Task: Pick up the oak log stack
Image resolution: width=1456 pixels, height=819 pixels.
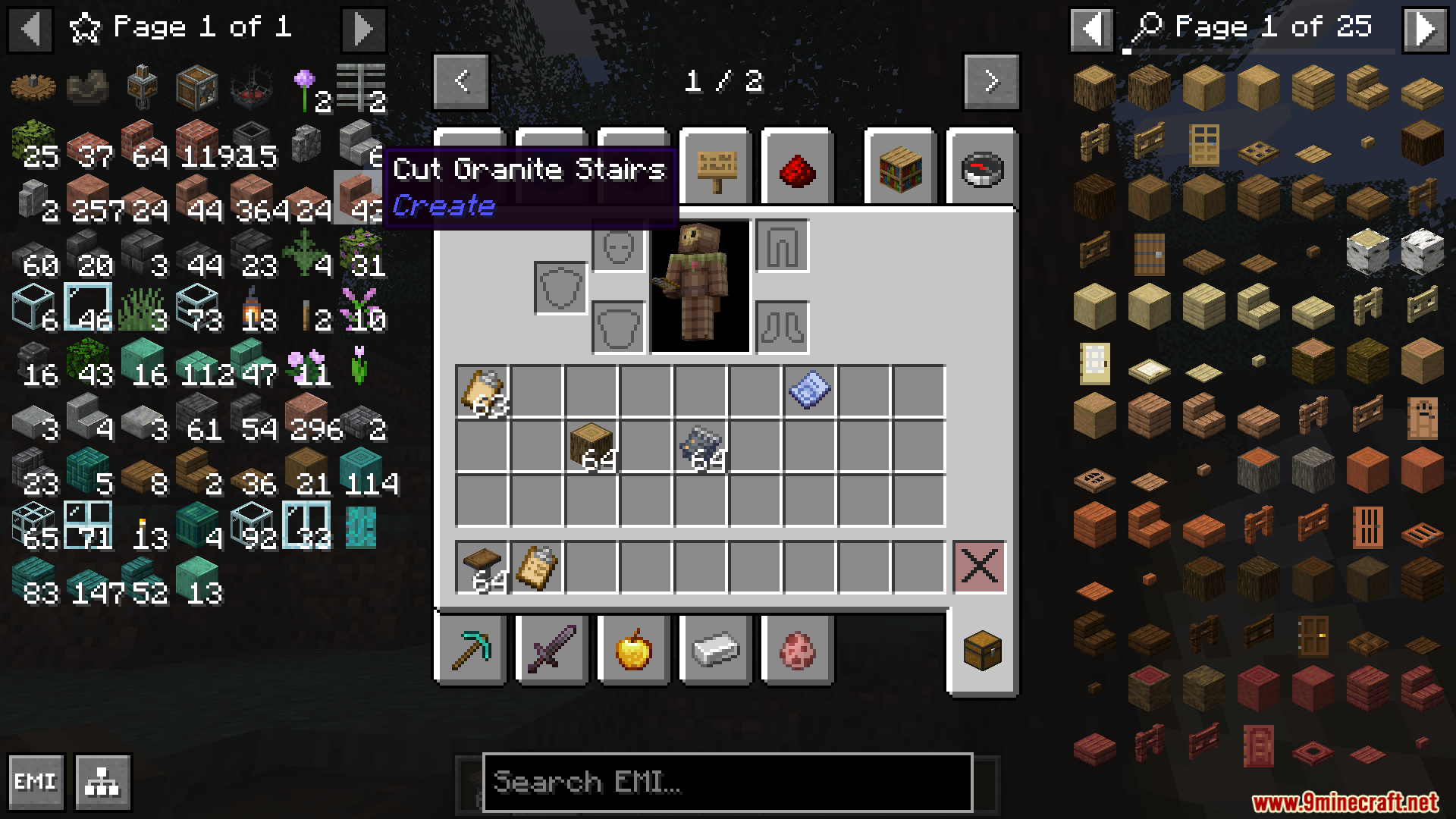Action: [591, 446]
